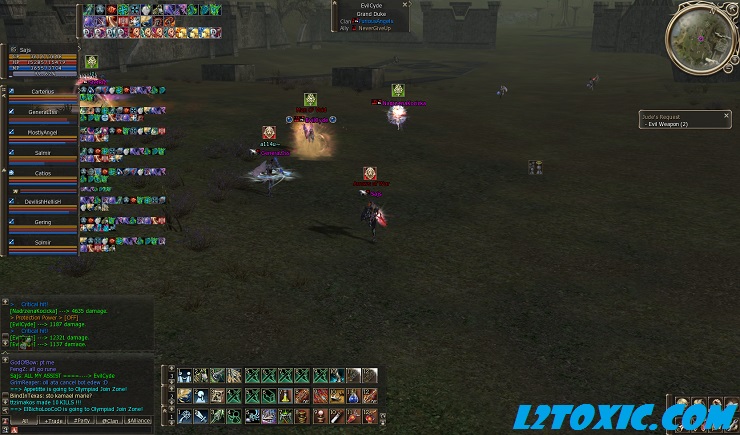The height and width of the screenshot is (435, 740).
Task: Select the $Alliance chat tab
Action: click(139, 421)
